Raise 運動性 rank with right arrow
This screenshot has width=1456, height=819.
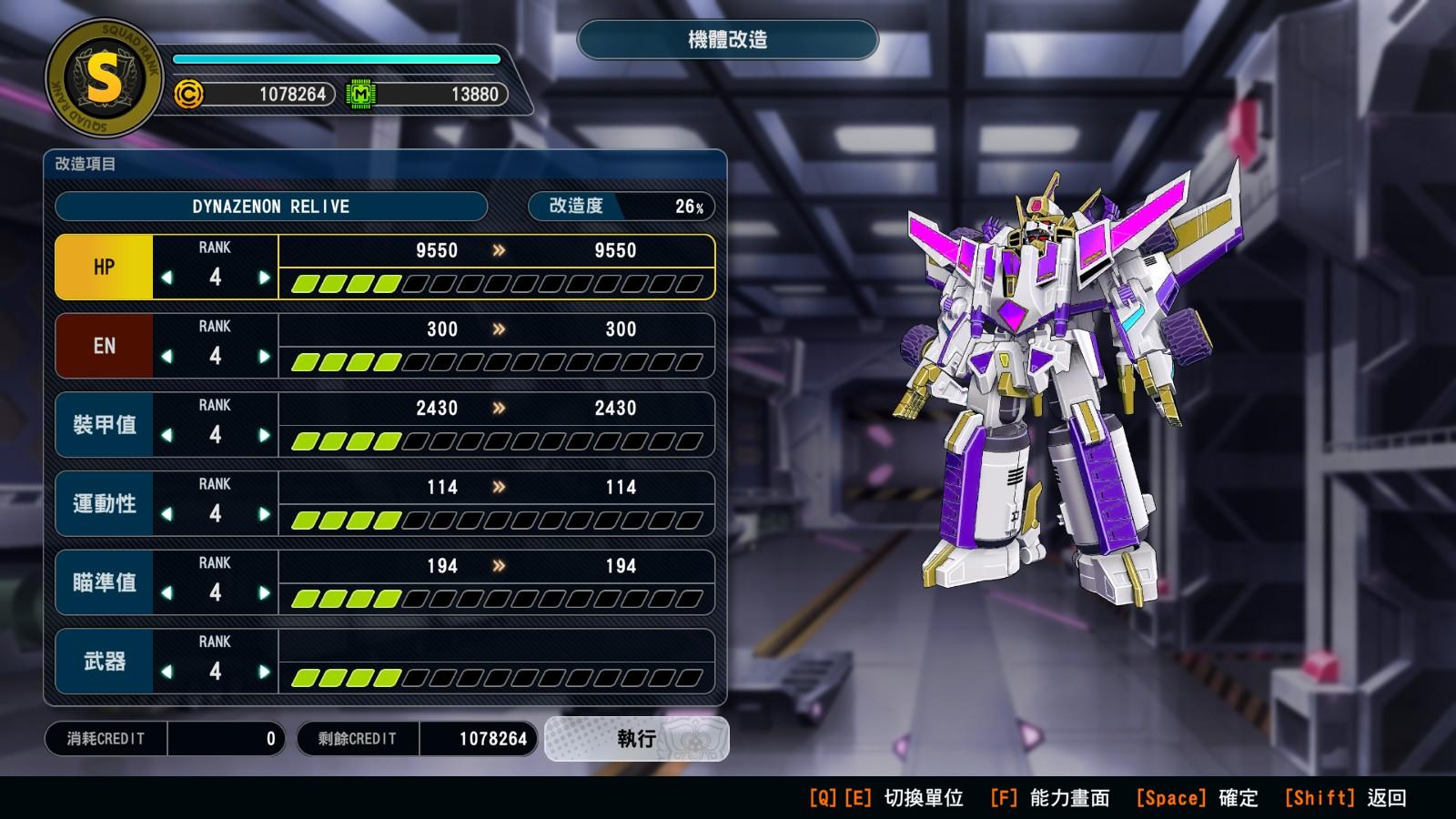[264, 514]
